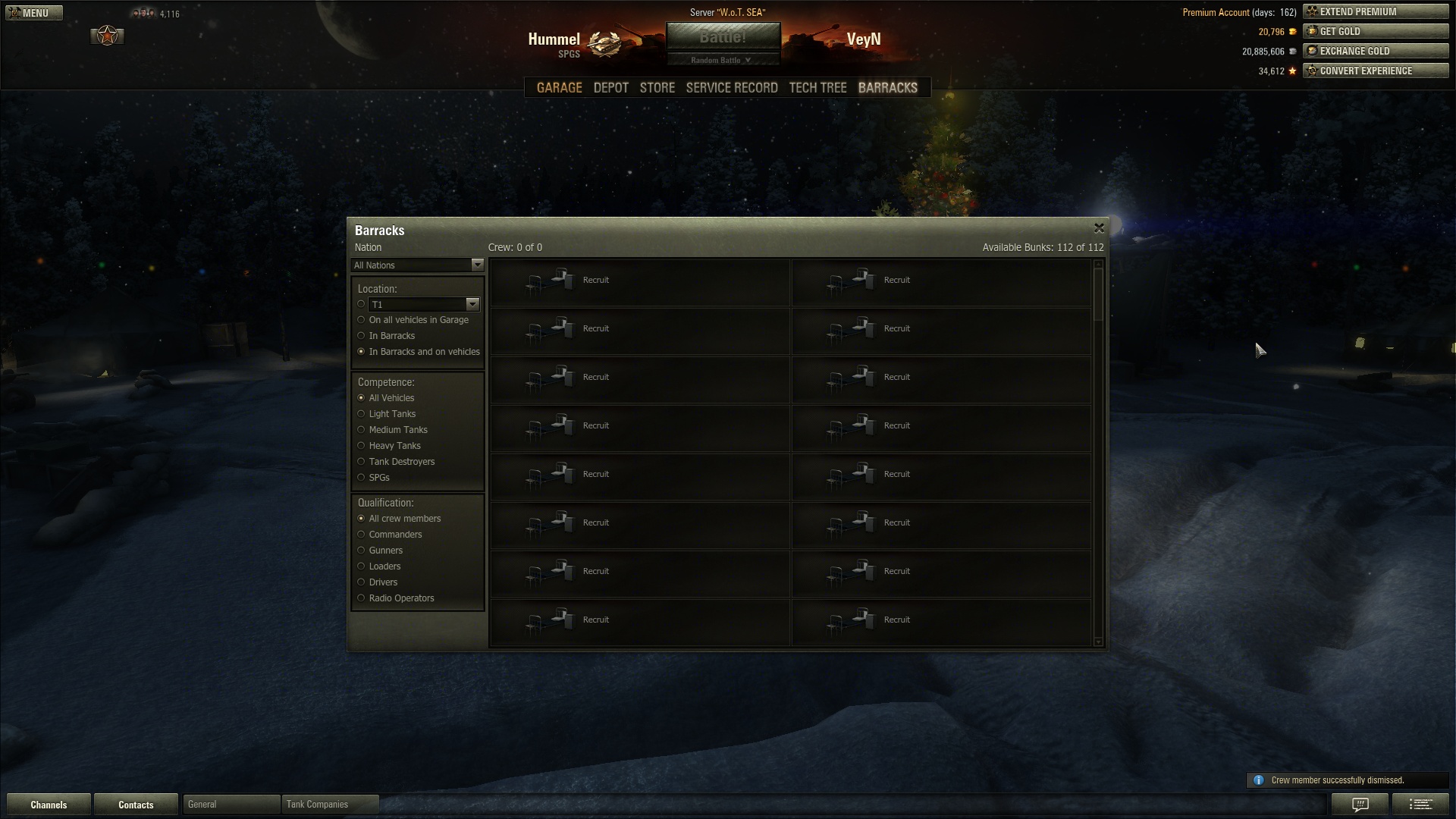Image resolution: width=1456 pixels, height=819 pixels.
Task: Switch to the Garage tab
Action: 559,88
